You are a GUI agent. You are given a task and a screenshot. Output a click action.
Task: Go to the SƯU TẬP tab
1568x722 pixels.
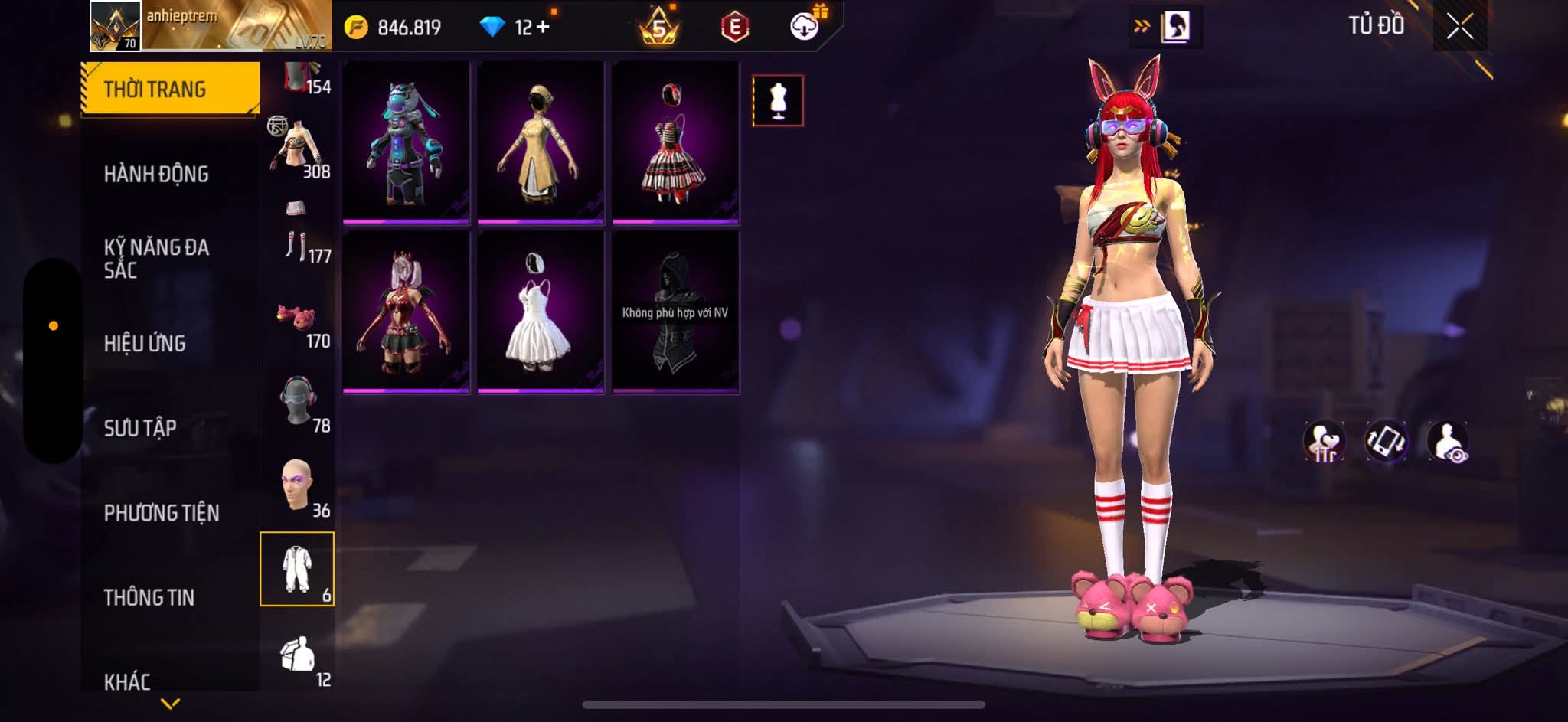click(x=140, y=427)
